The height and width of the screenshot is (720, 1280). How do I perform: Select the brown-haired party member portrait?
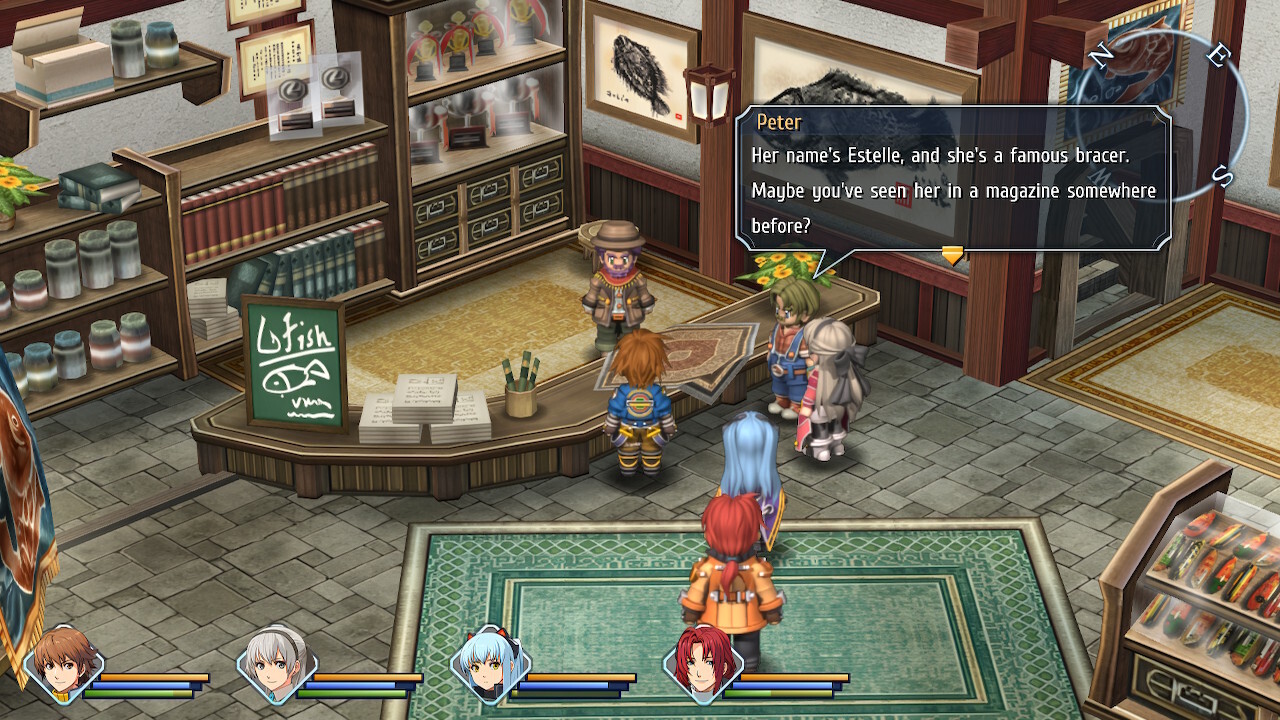64,662
